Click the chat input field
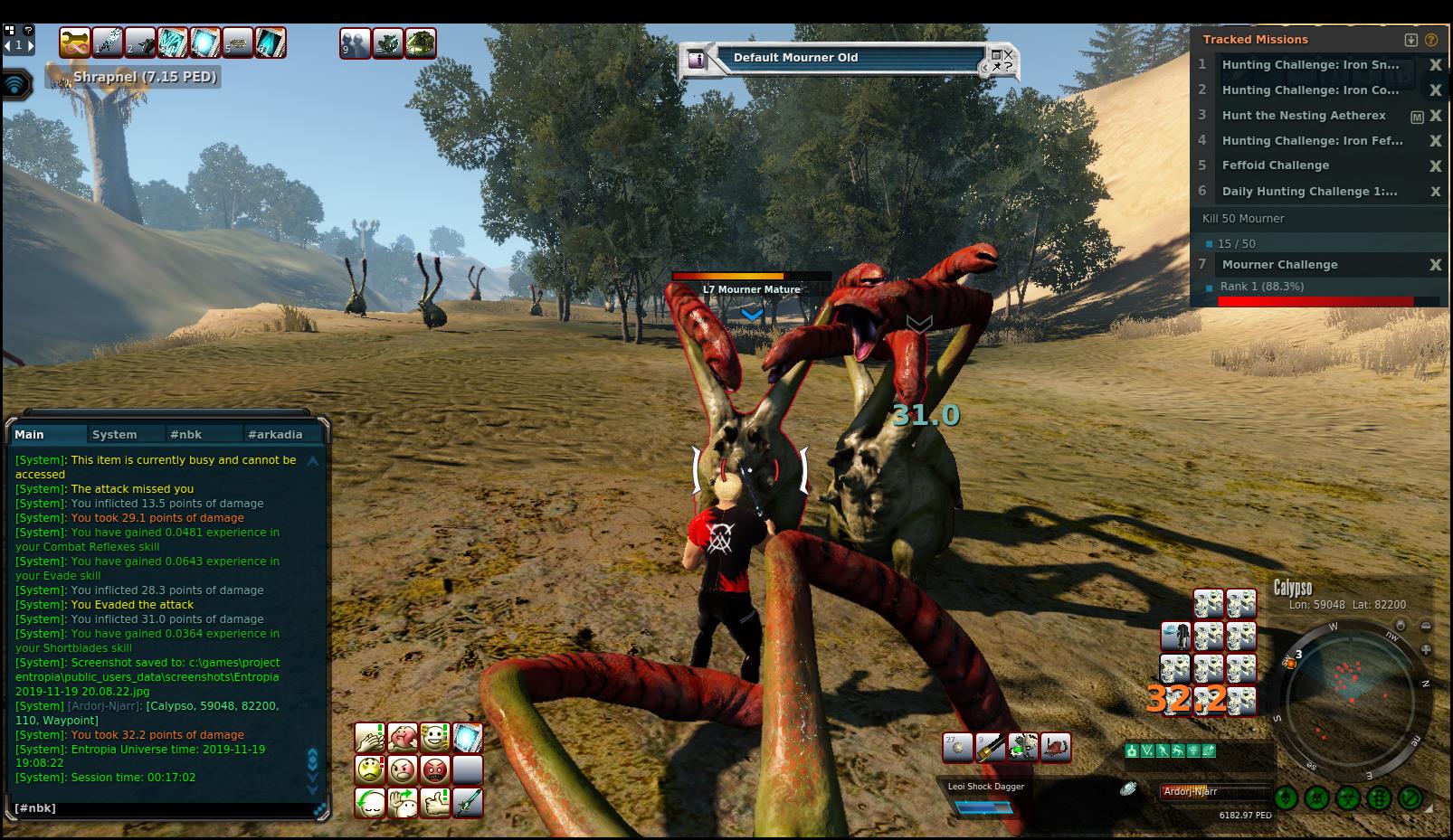1453x840 pixels. pyautogui.click(x=163, y=808)
